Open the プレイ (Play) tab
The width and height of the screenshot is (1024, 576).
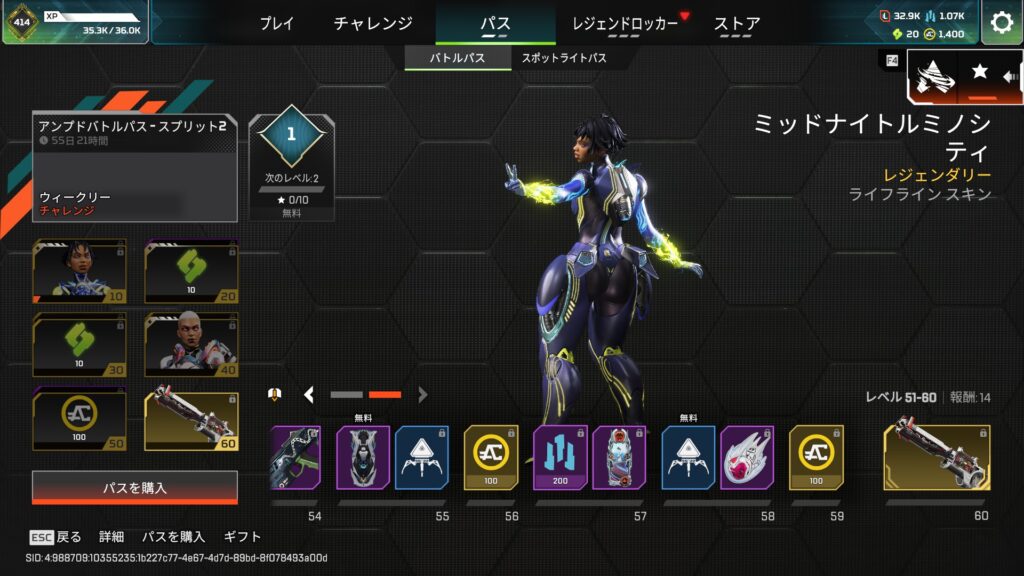(x=277, y=23)
